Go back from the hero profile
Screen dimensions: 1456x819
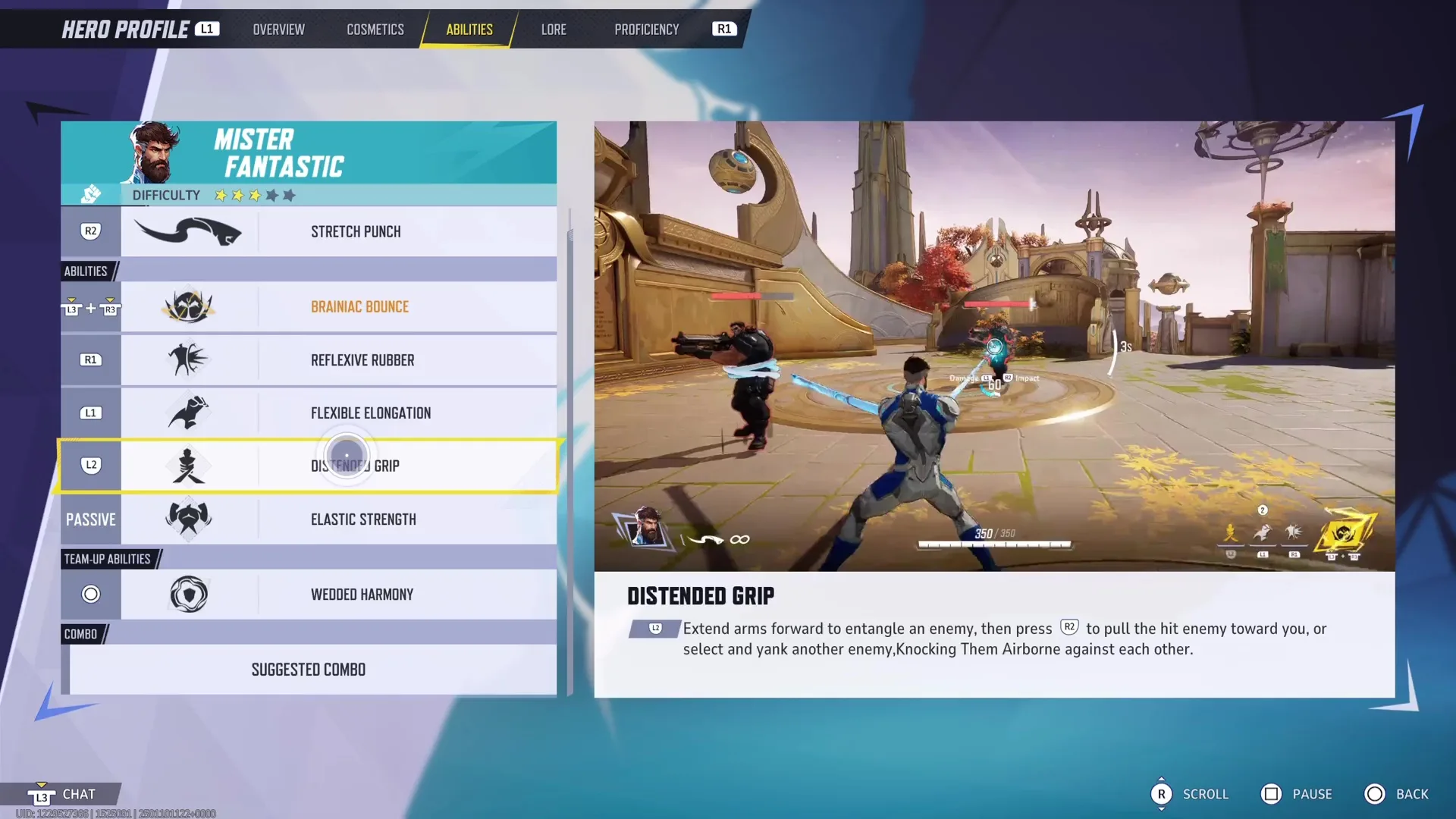(1396, 794)
